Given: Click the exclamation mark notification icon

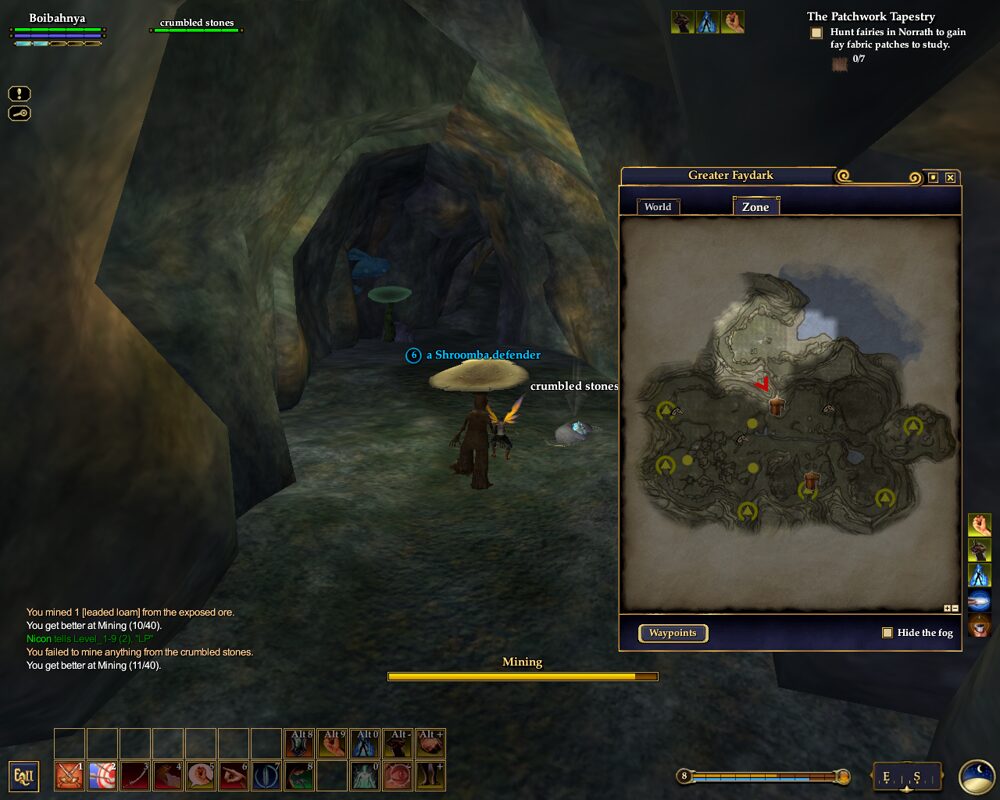Looking at the screenshot, I should tap(20, 93).
